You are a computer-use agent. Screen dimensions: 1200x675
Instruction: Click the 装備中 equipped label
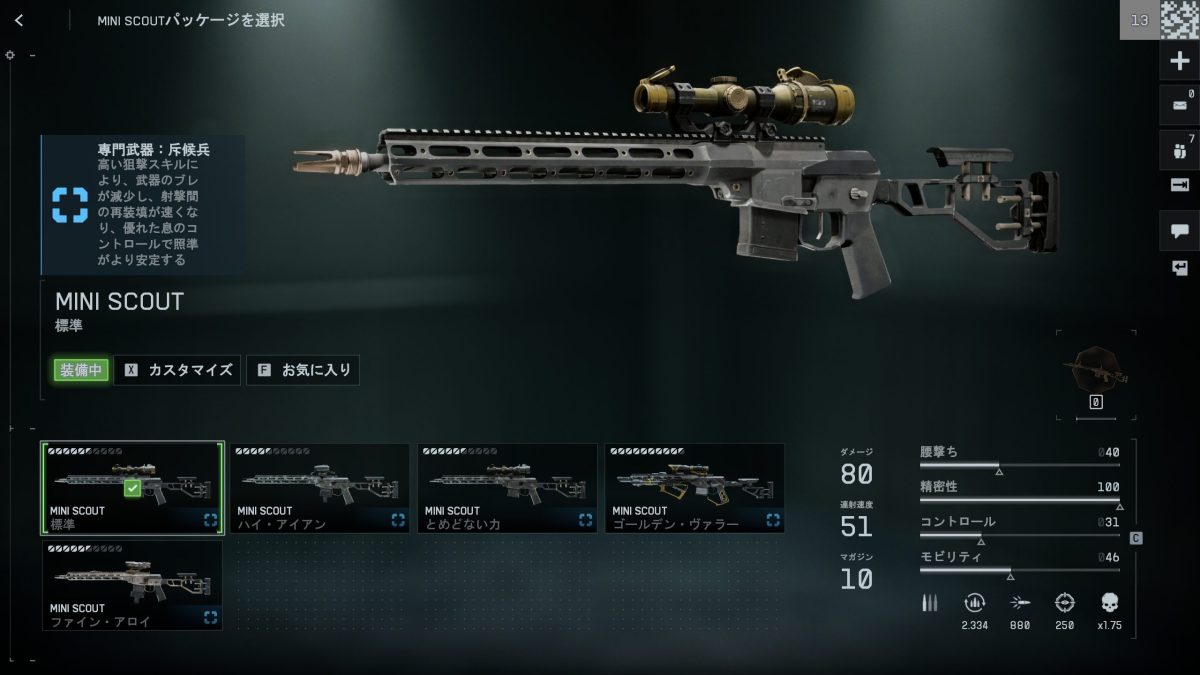tap(81, 370)
